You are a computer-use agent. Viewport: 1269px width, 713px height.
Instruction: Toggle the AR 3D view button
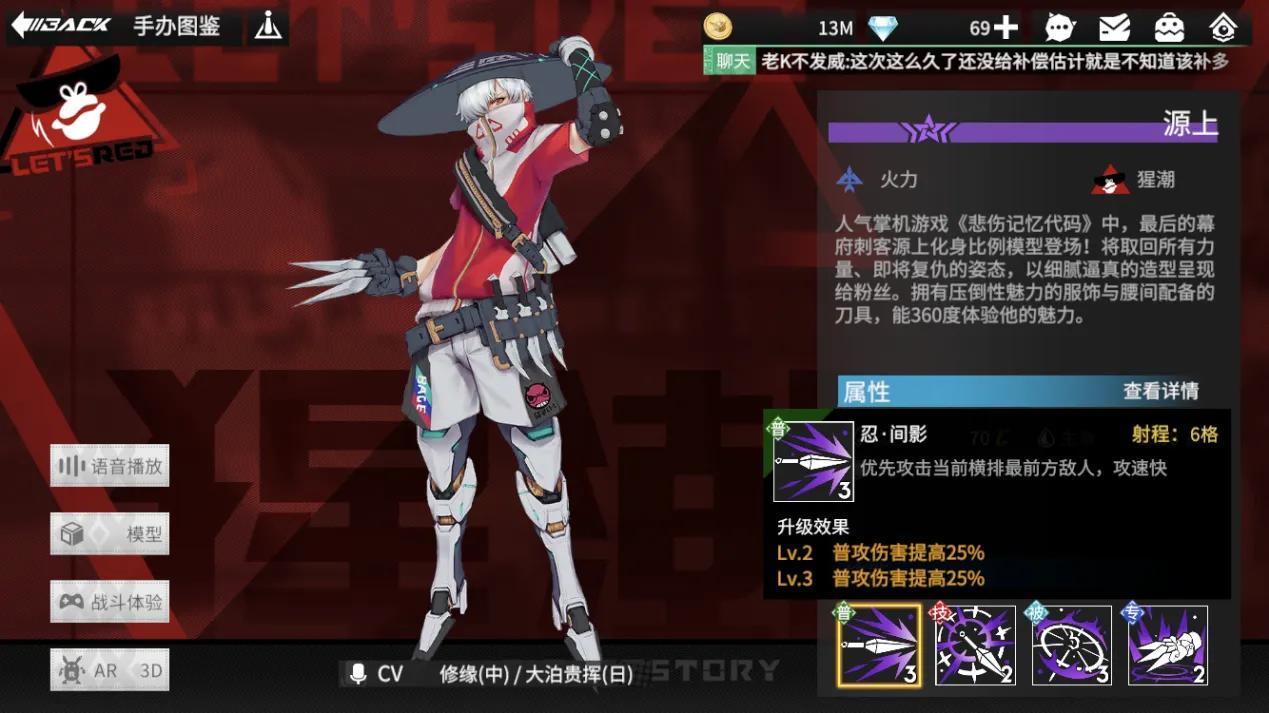click(110, 670)
